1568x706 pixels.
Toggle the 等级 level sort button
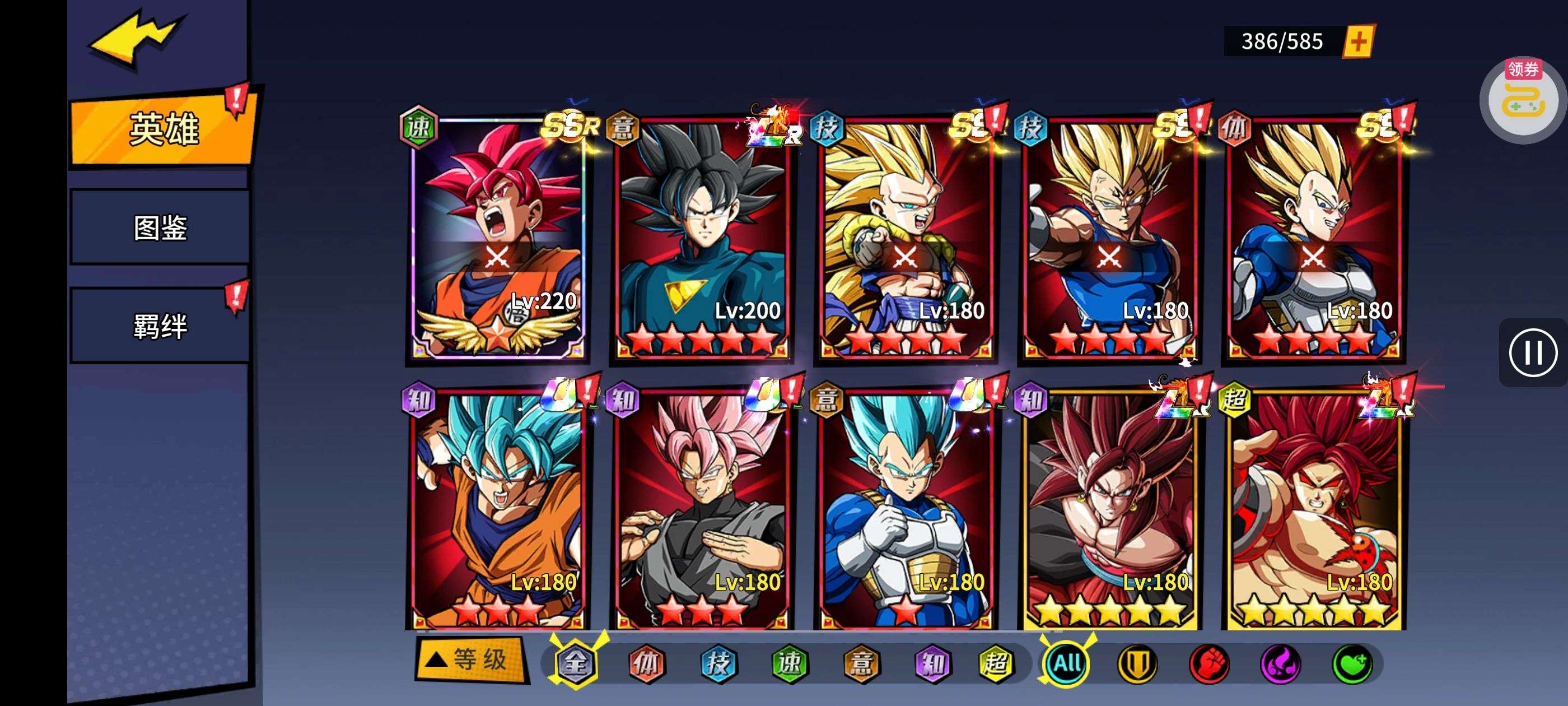pos(470,659)
